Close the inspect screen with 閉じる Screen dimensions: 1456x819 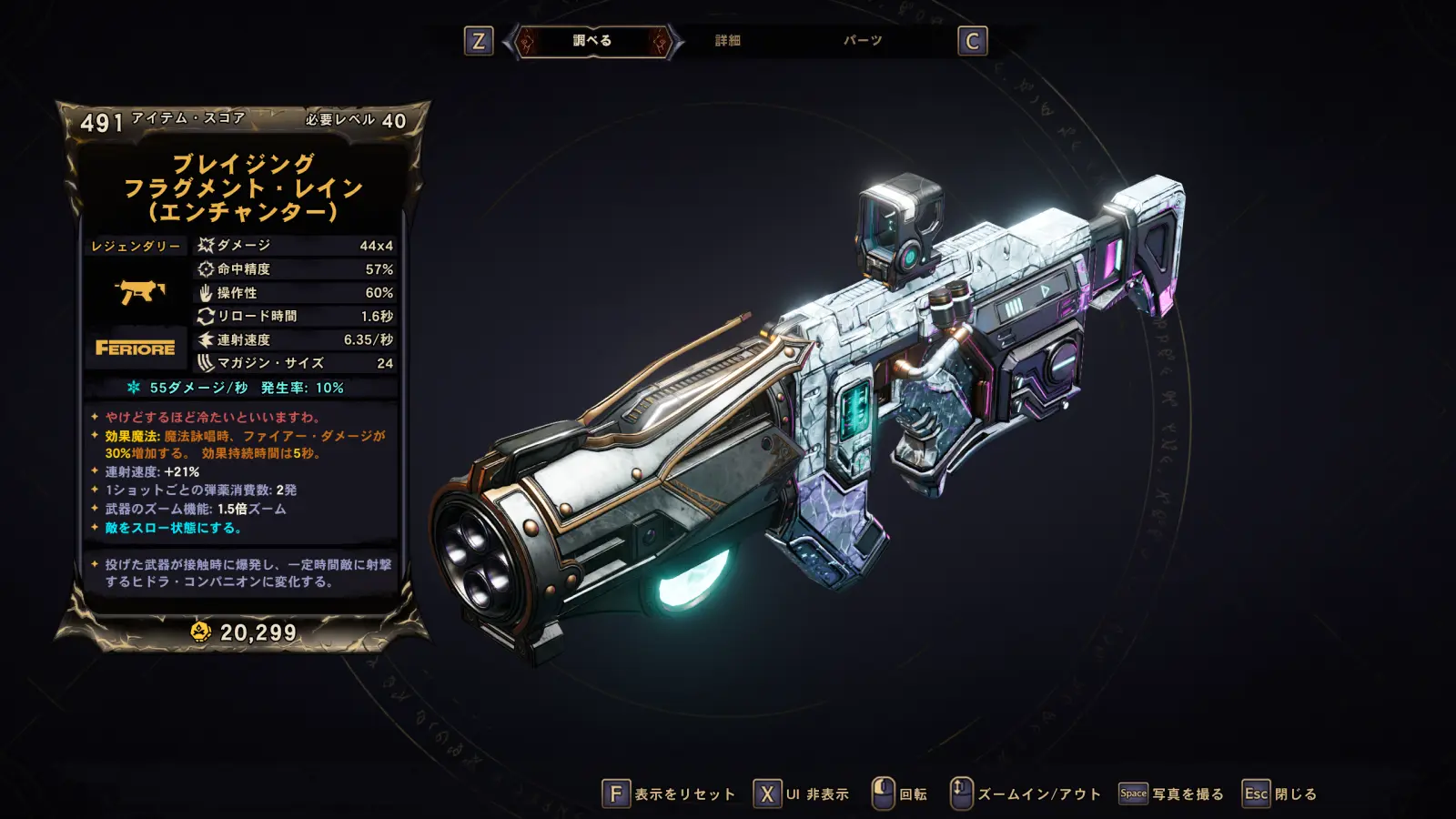click(x=1280, y=794)
